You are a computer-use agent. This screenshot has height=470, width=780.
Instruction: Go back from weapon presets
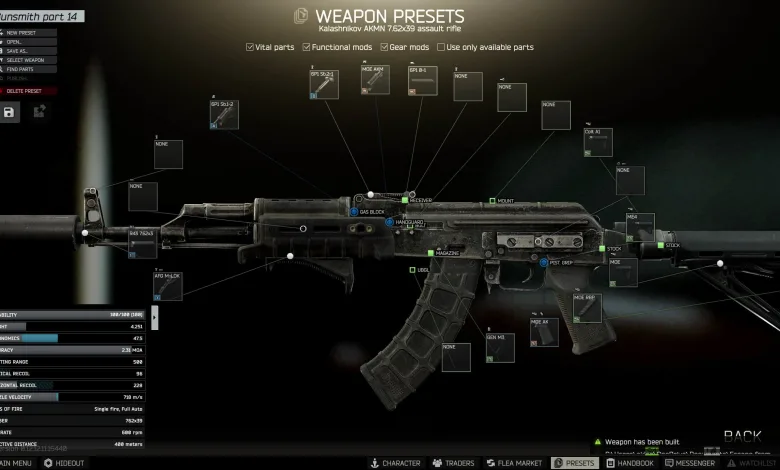[x=742, y=436]
